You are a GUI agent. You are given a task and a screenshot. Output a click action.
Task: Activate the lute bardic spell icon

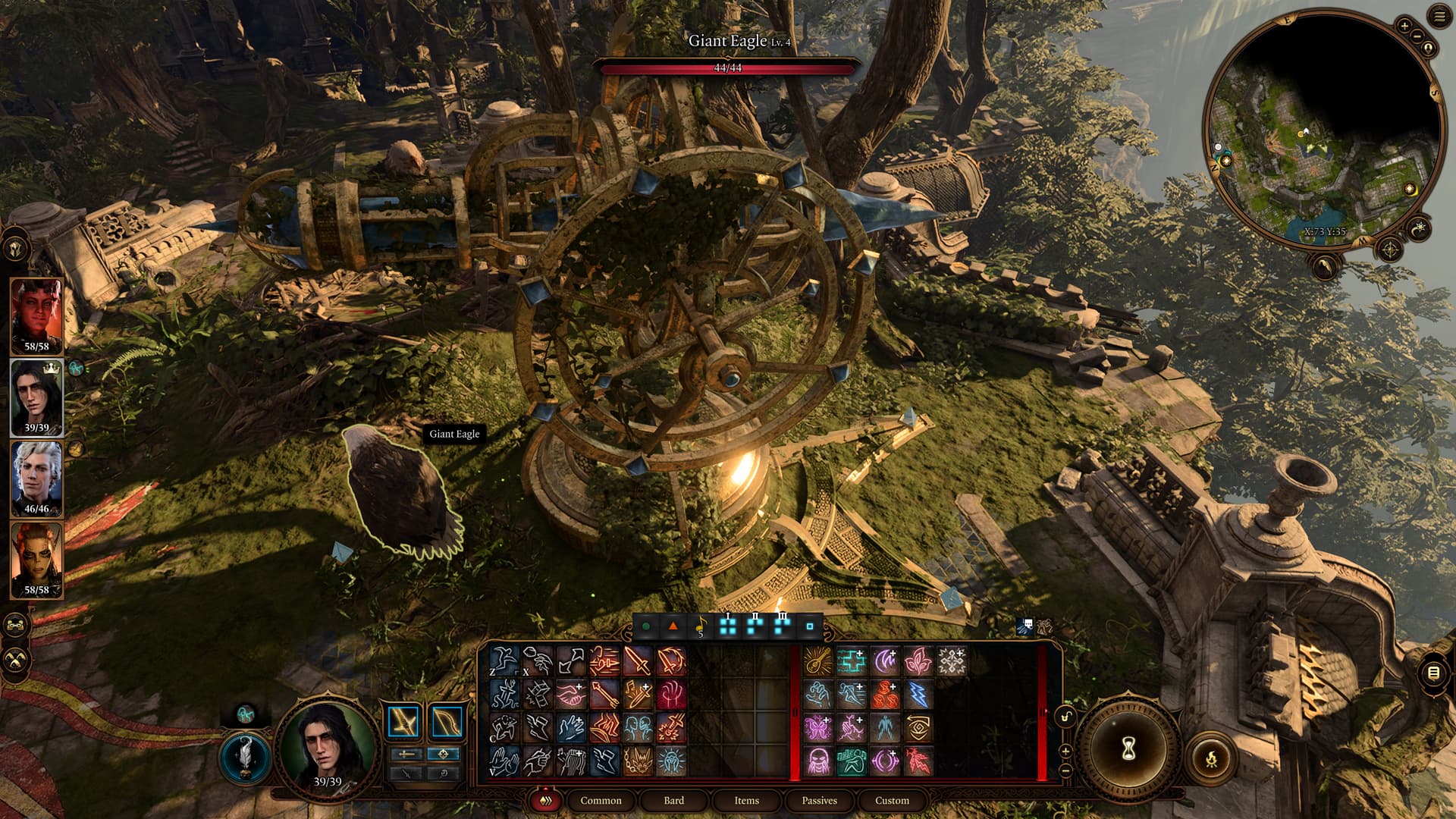click(817, 661)
